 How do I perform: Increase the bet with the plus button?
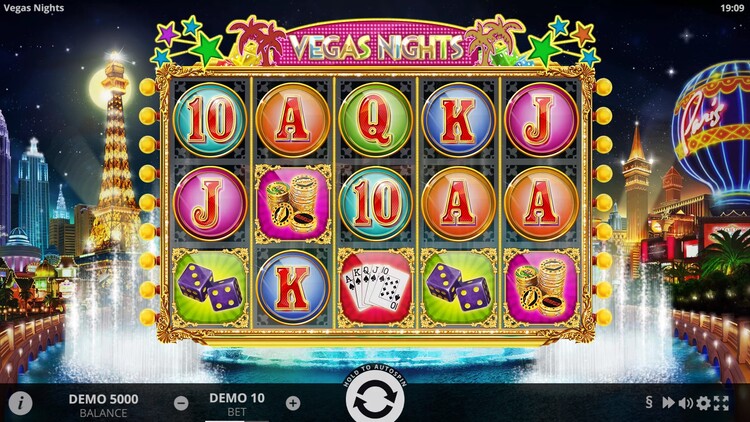pyautogui.click(x=292, y=403)
